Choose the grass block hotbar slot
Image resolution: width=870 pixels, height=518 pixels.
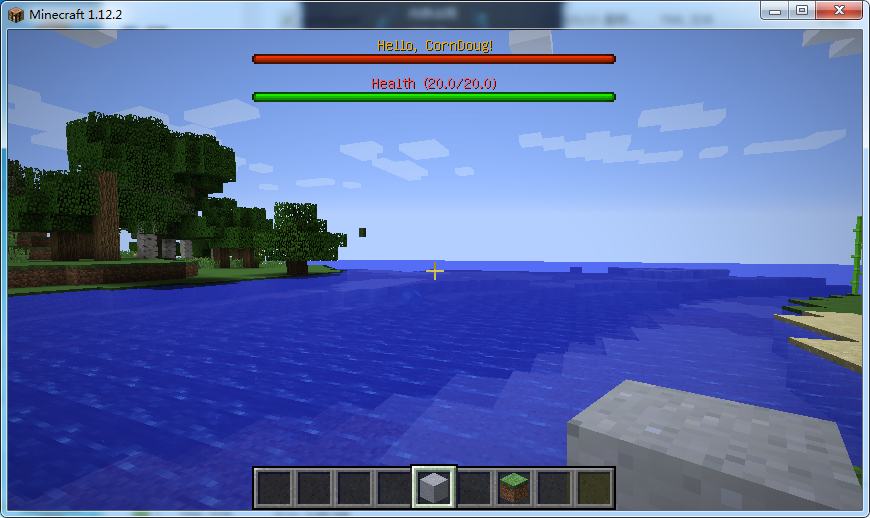514,488
